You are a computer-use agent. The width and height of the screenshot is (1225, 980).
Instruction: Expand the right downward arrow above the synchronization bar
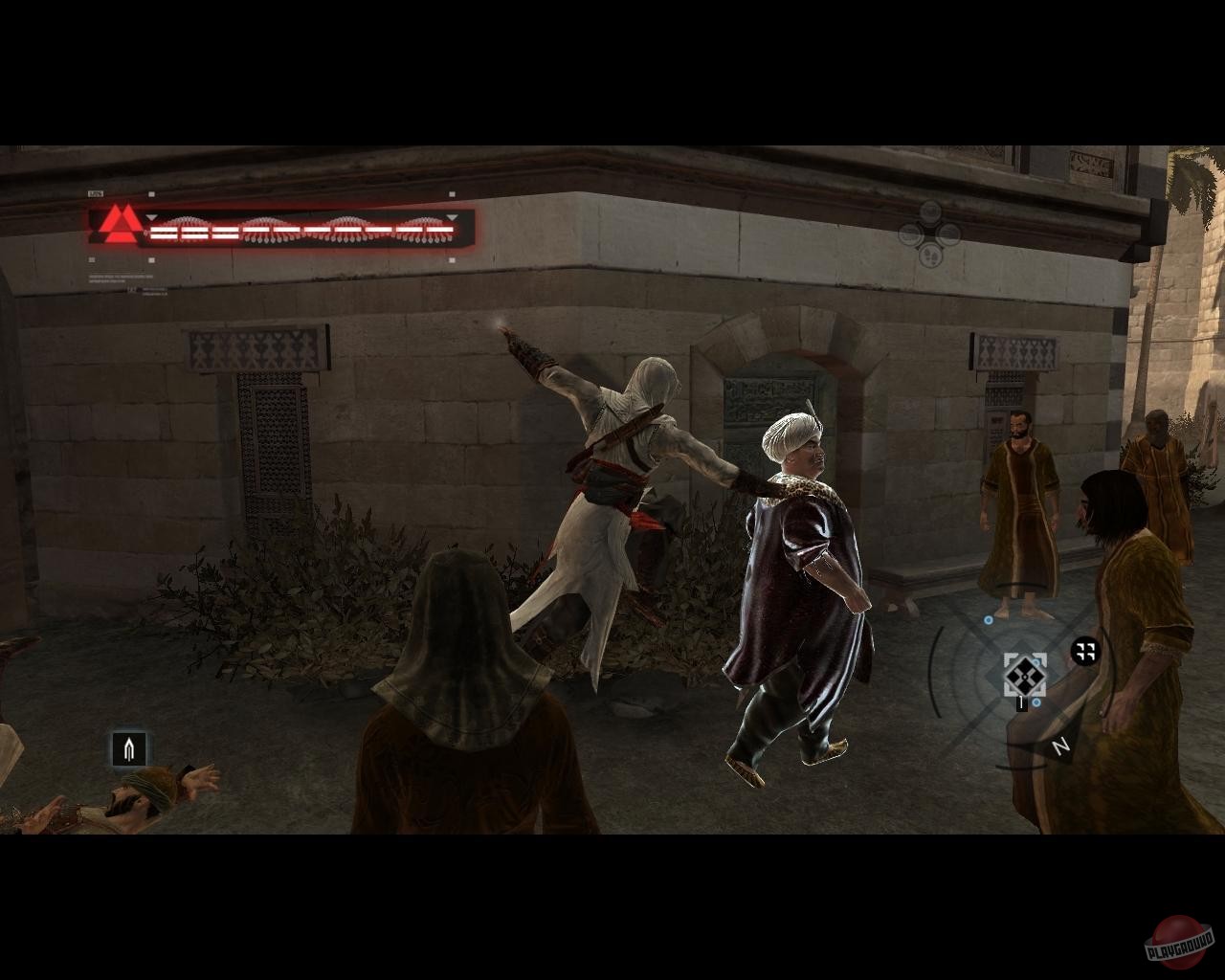point(451,218)
